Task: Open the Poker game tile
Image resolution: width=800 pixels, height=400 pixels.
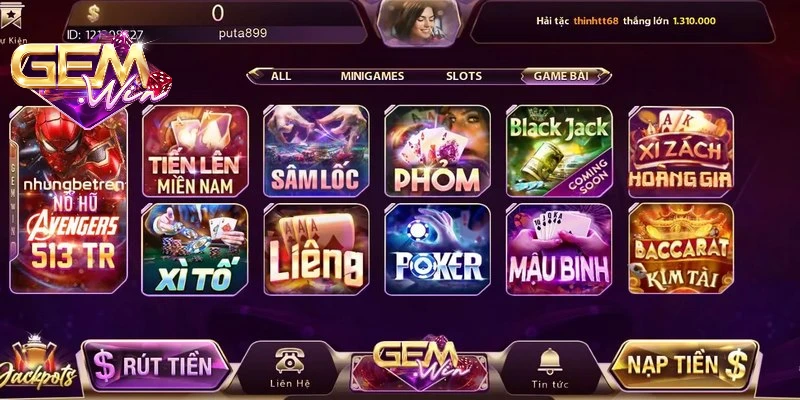Action: (437, 250)
